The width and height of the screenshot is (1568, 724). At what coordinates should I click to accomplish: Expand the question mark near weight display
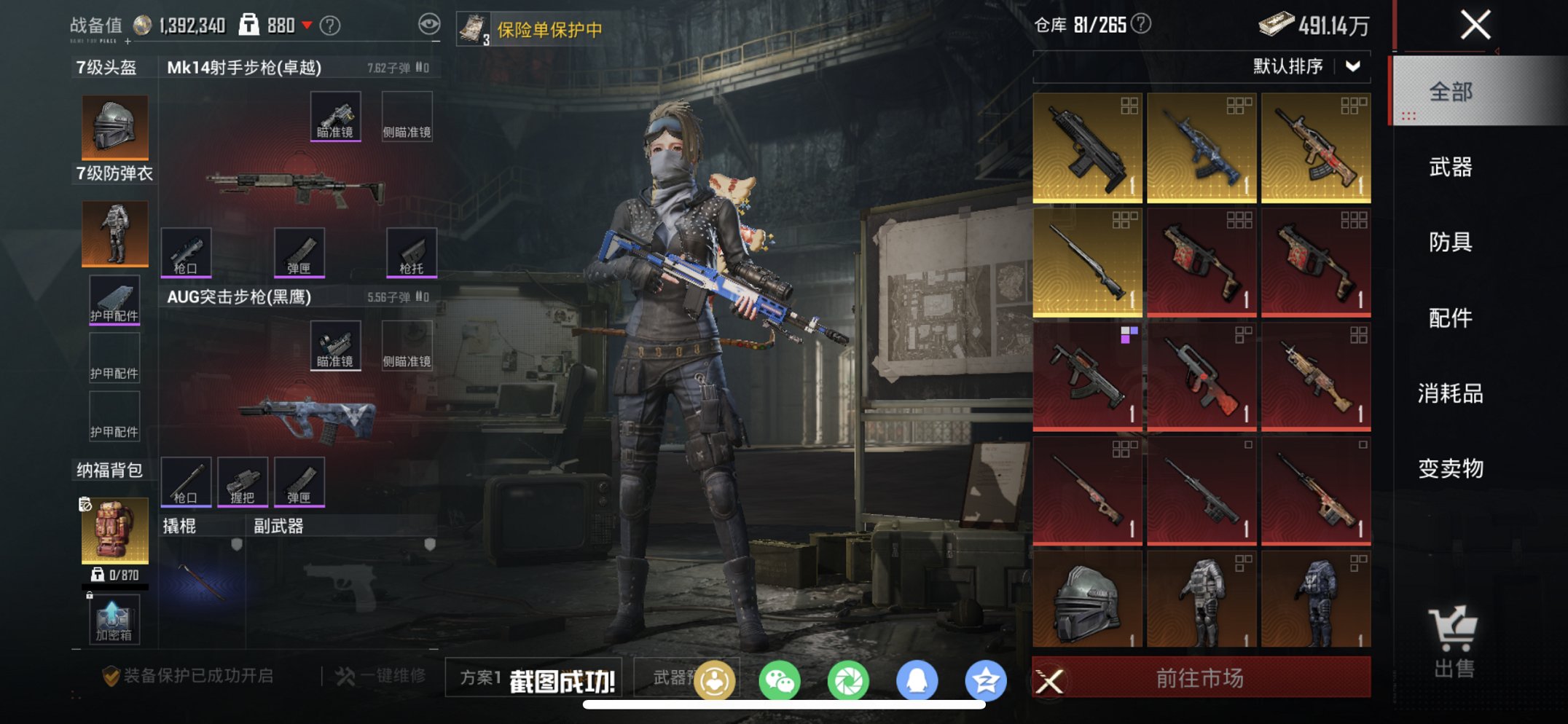point(332,24)
